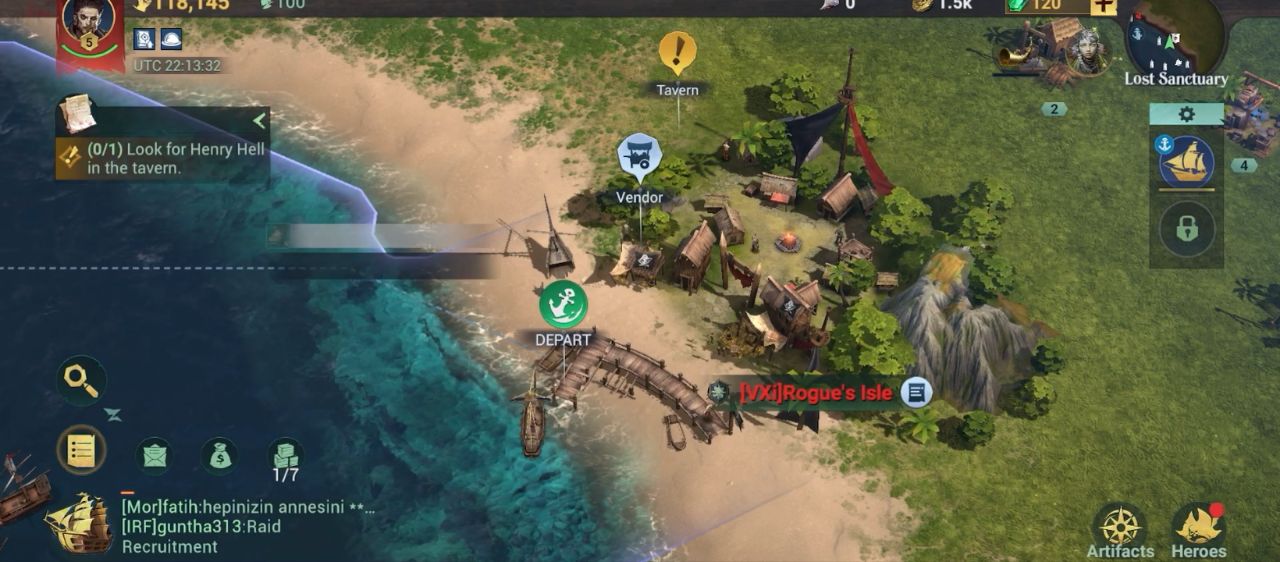1280x562 pixels.
Task: Open the mail envelope icon
Action: click(154, 456)
